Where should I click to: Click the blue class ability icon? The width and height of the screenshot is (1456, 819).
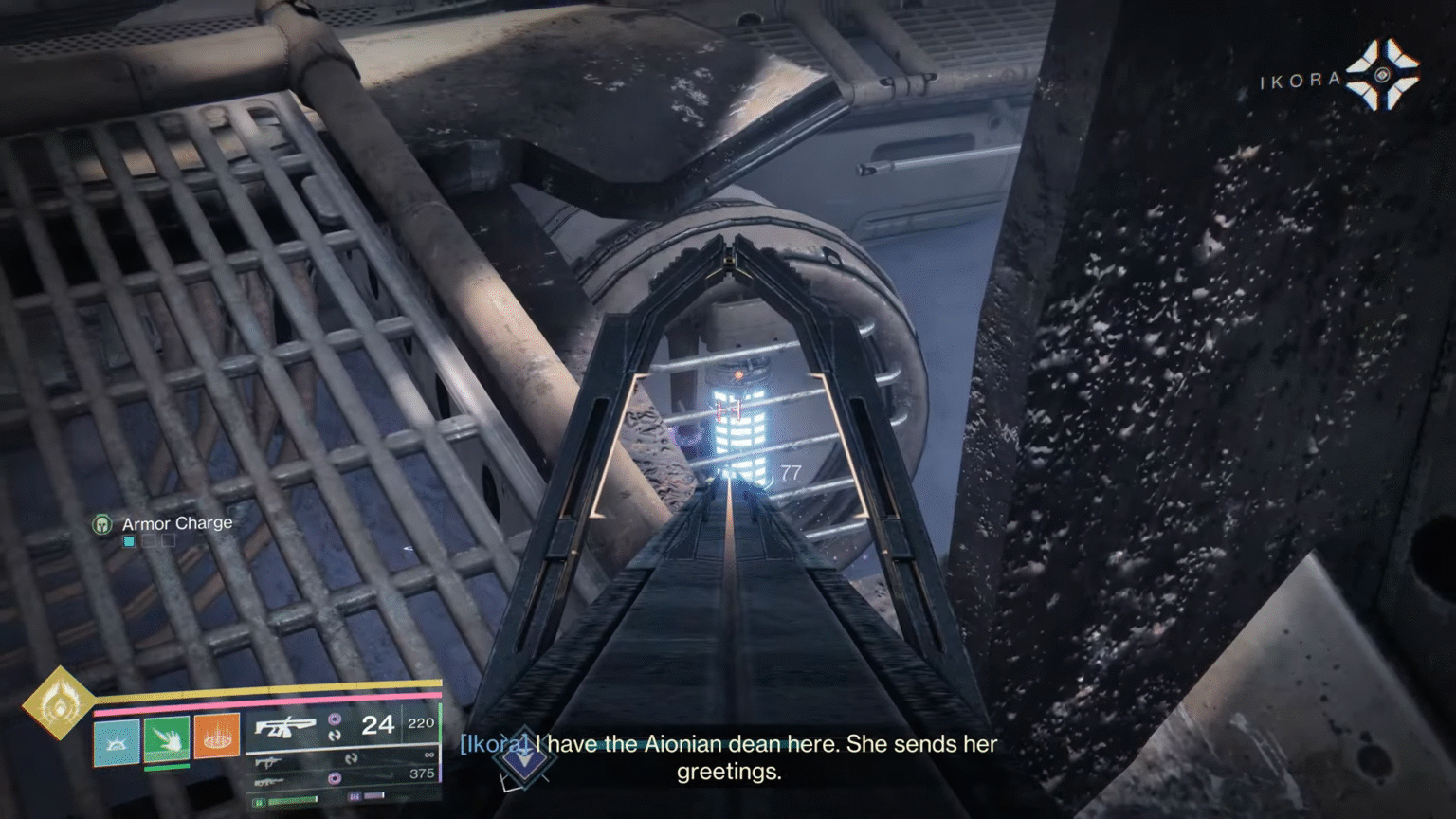click(118, 740)
